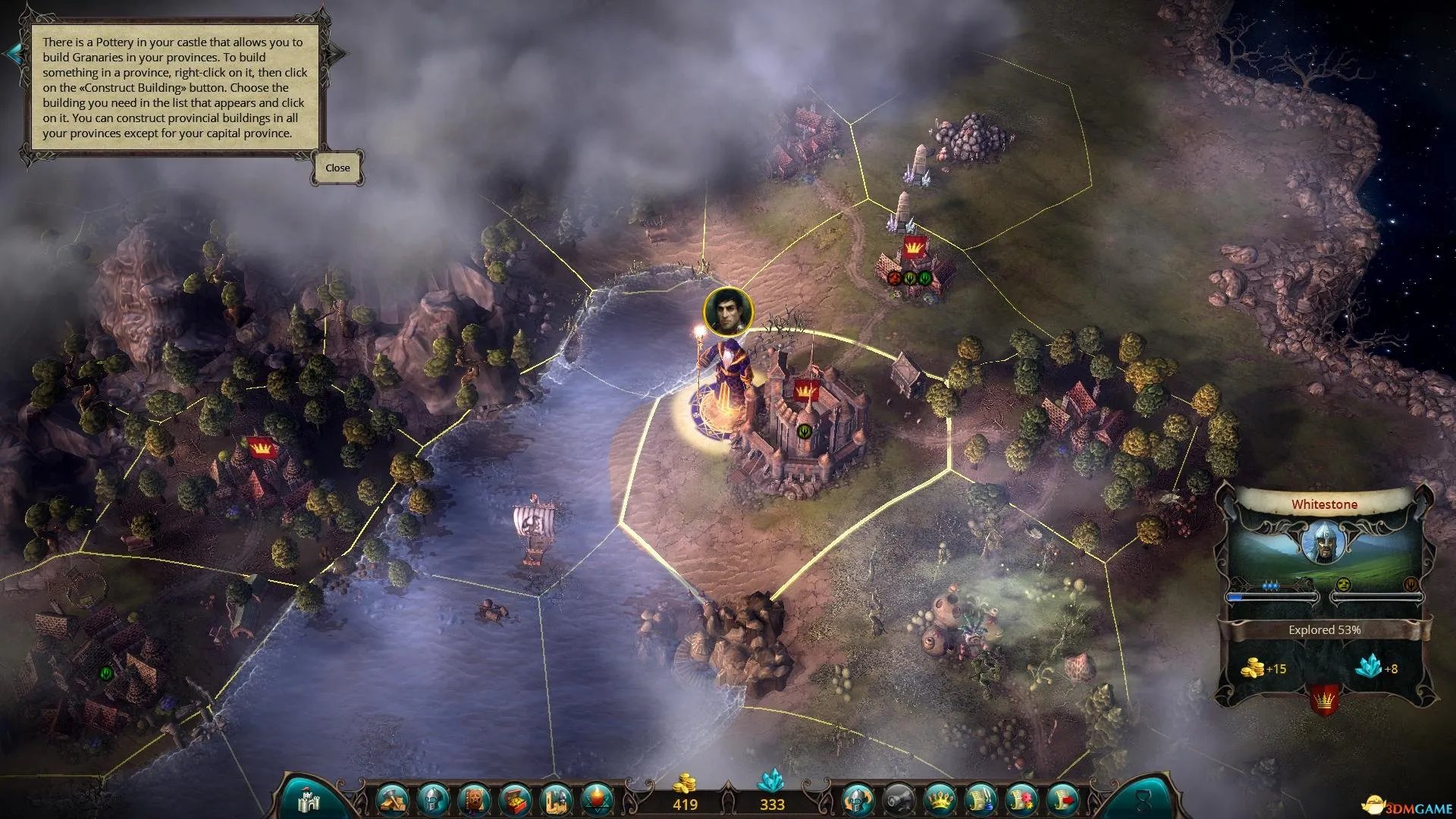Cycle heroes with the helmet arrows icon
Image resolution: width=1456 pixels, height=819 pixels.
click(x=857, y=799)
